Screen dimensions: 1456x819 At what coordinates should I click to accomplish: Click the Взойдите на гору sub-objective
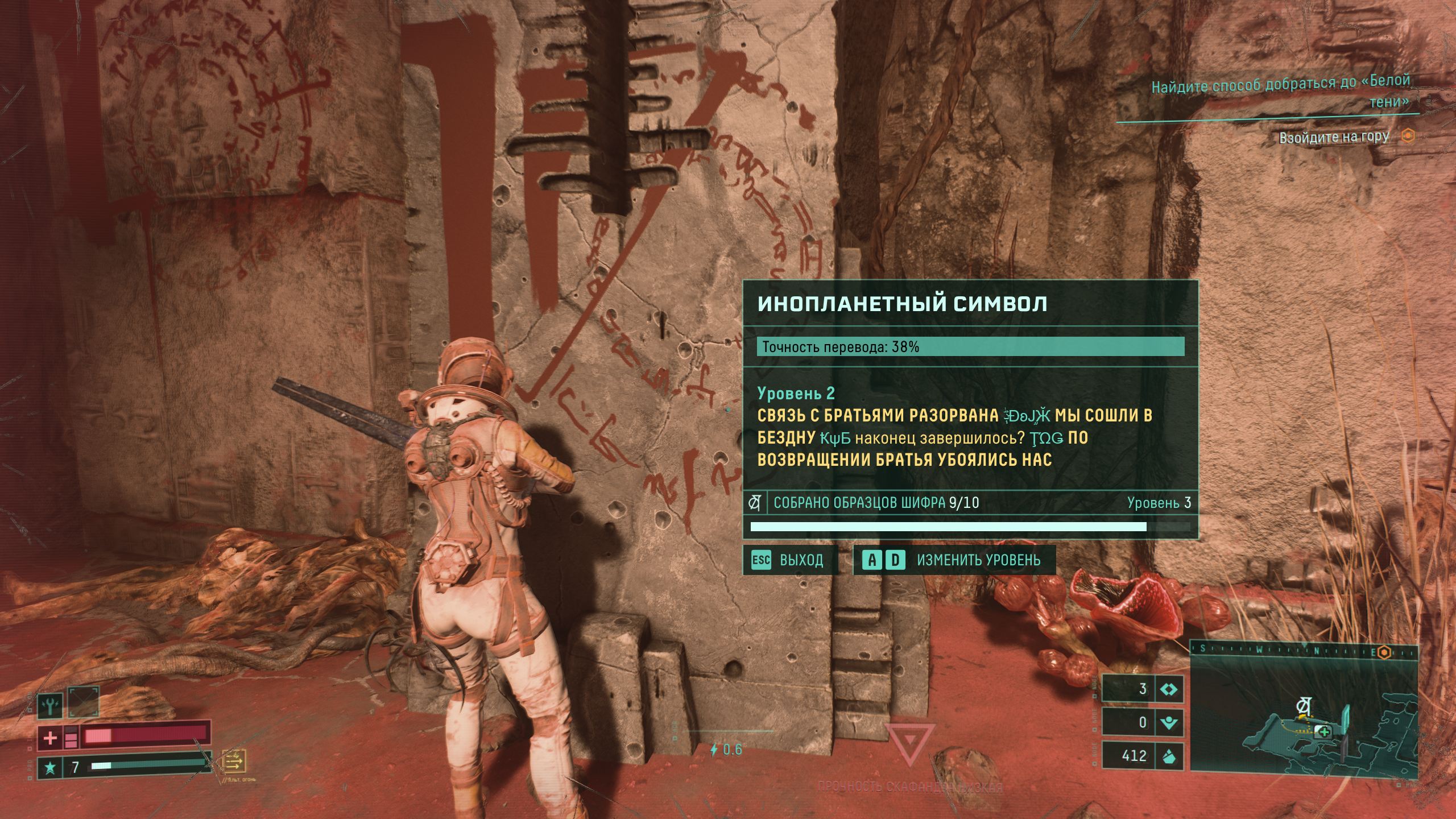pos(1334,138)
